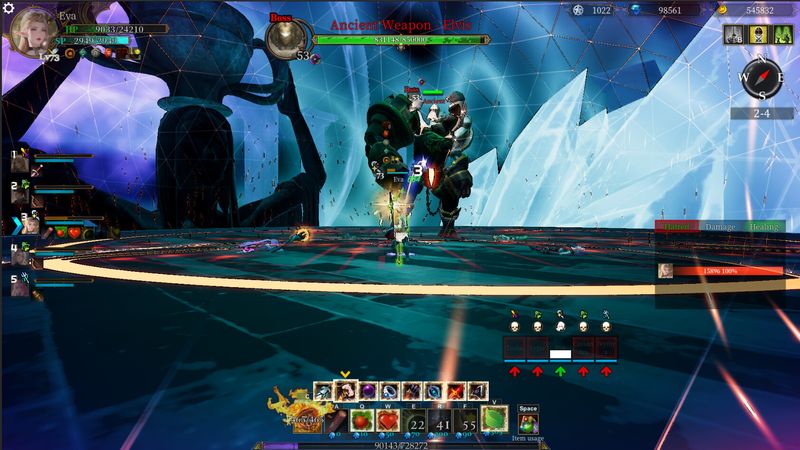Activate the crossed red swords skill
The width and height of the screenshot is (800, 450).
(455, 391)
